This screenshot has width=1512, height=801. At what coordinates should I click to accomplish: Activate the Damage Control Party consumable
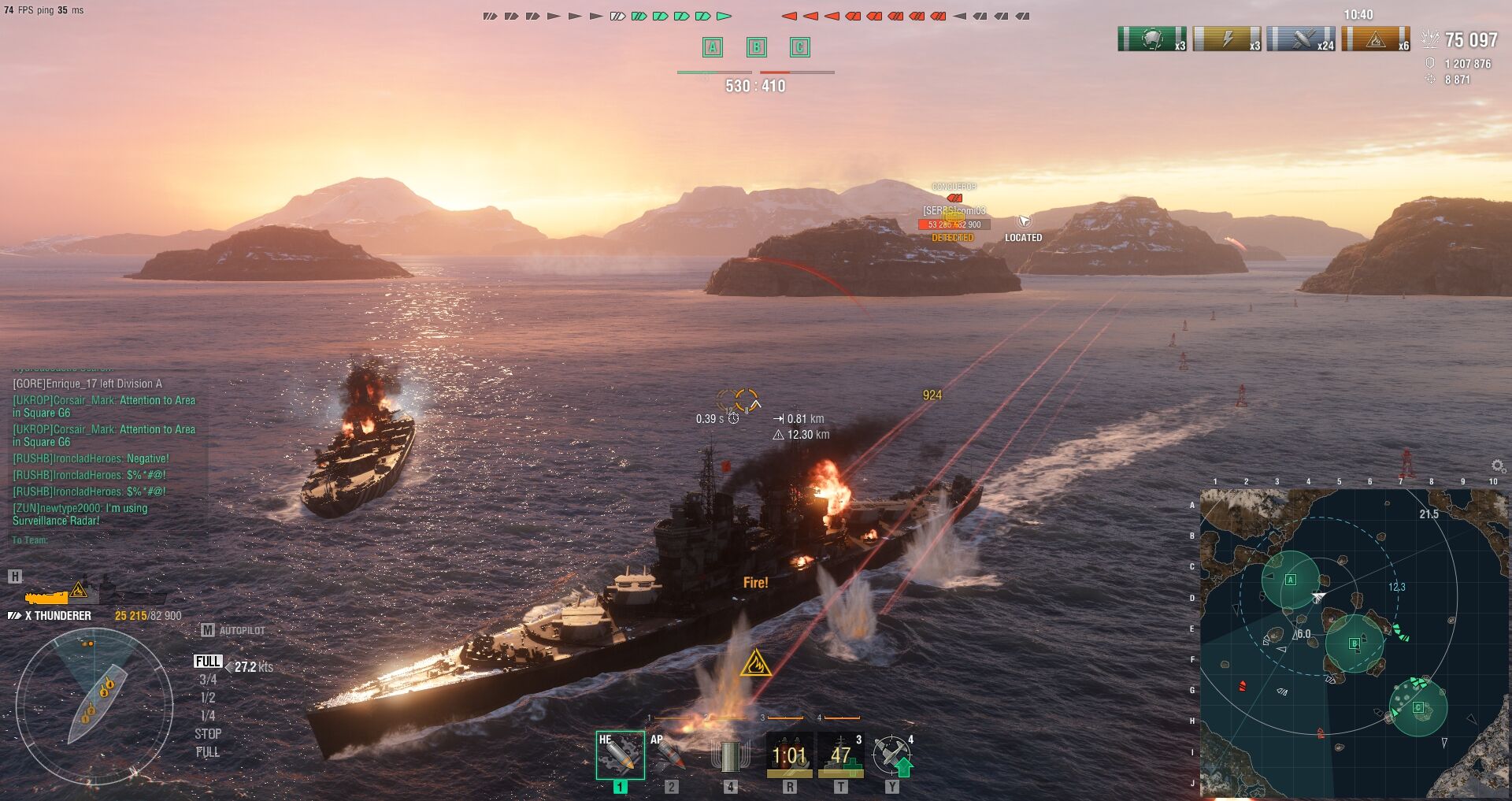pos(789,755)
